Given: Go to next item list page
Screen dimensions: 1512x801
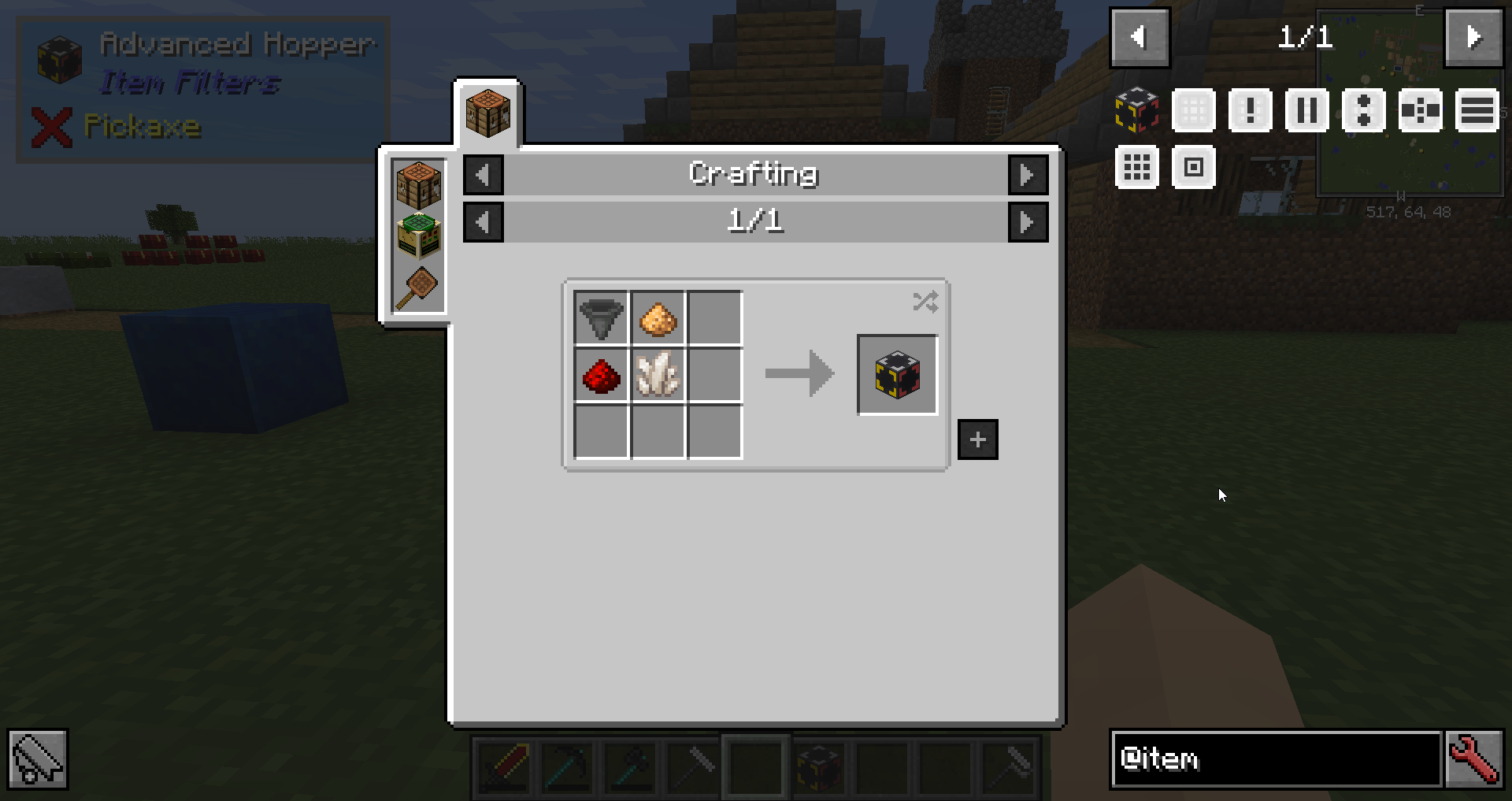Looking at the screenshot, I should pos(1473,37).
